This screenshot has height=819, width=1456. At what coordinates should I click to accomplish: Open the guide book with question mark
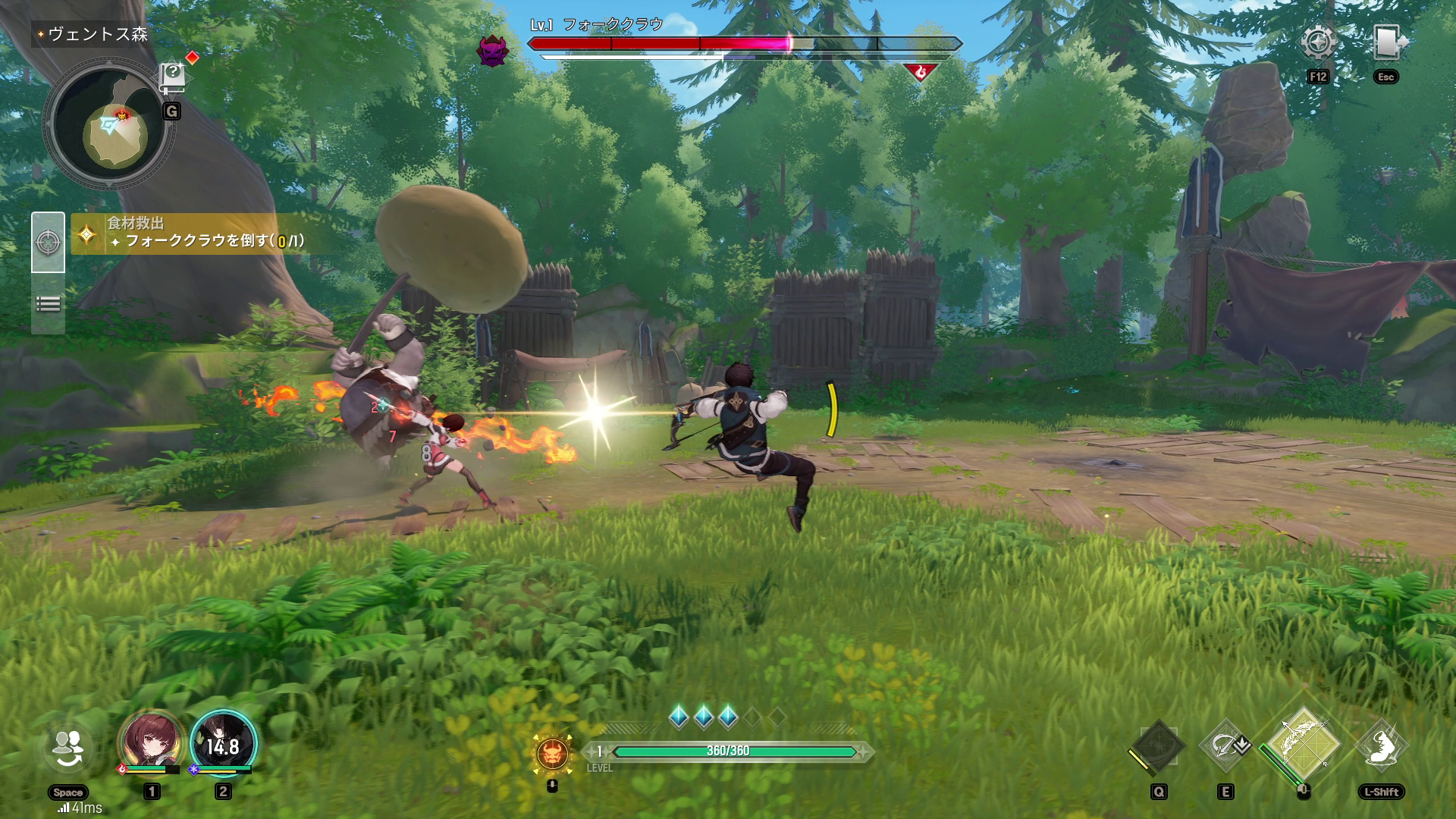click(x=173, y=77)
